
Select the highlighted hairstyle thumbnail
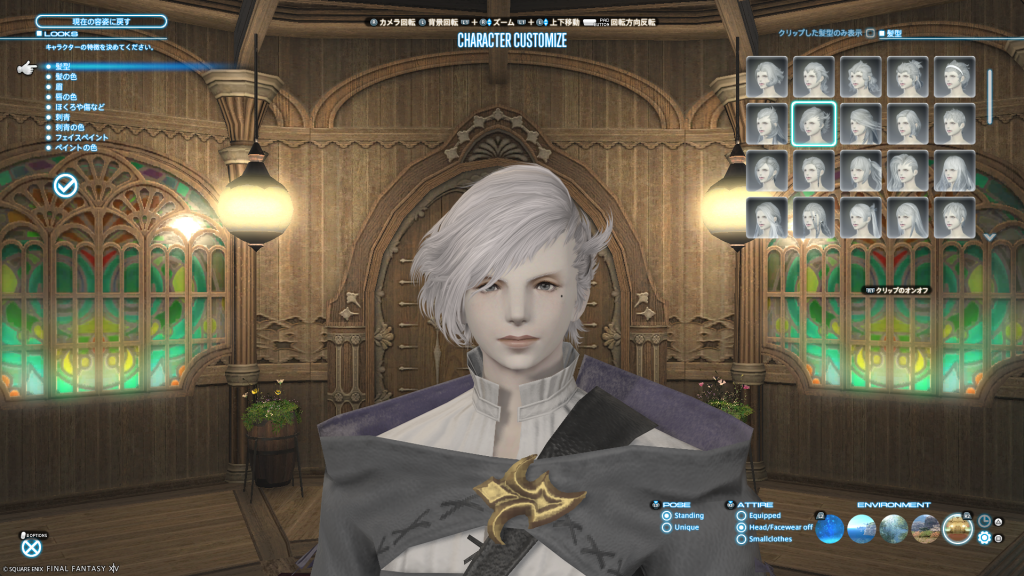pyautogui.click(x=813, y=124)
